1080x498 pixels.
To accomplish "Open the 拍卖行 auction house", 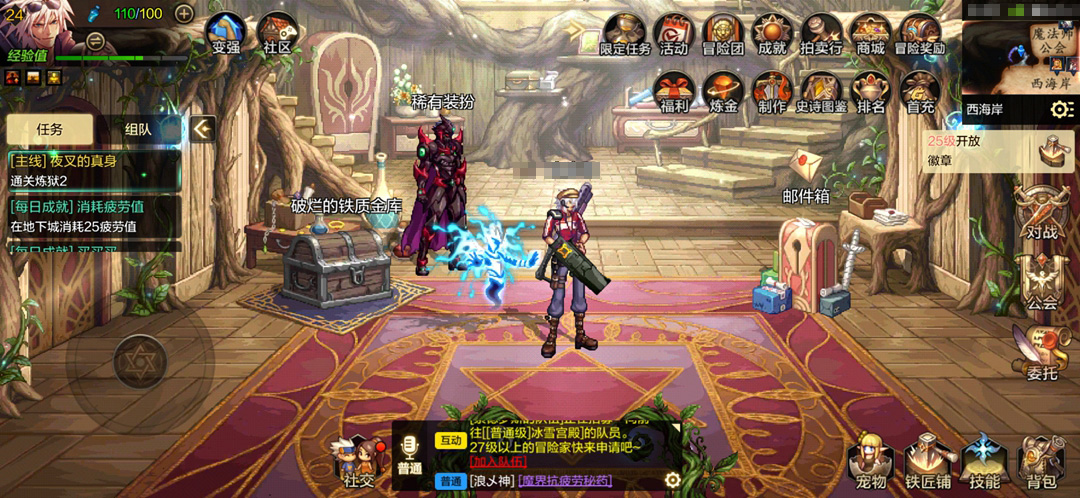I will (821, 33).
